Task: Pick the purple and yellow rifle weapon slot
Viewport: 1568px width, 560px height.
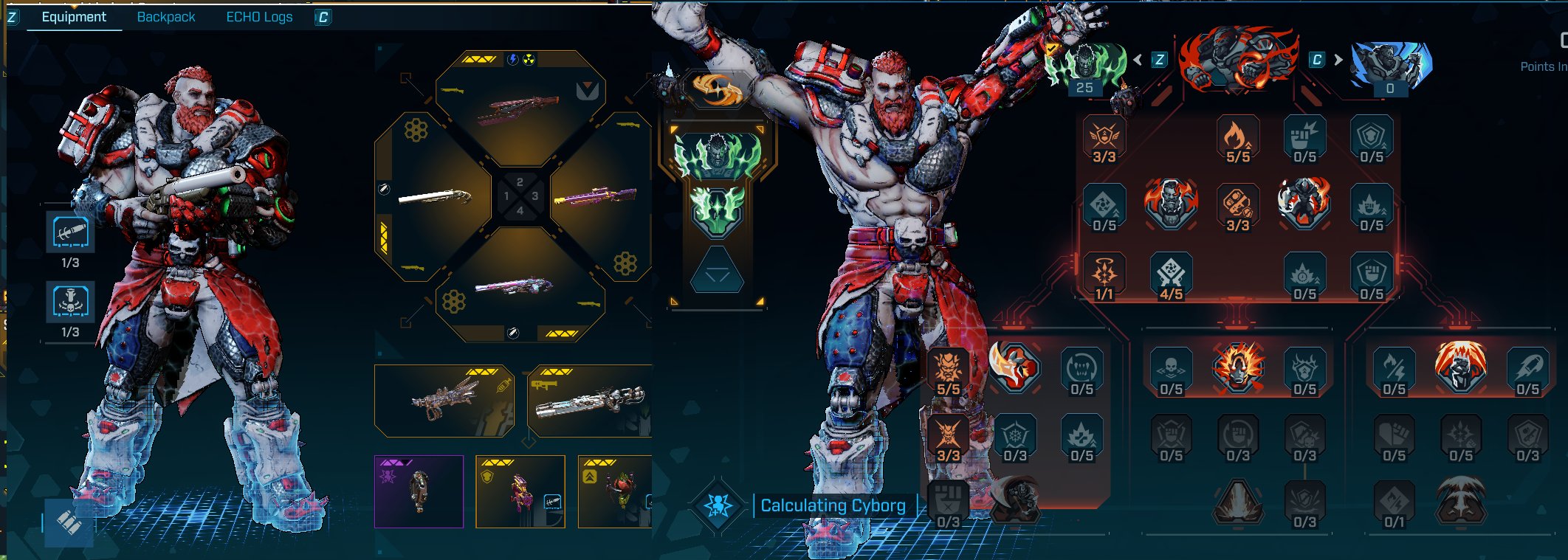Action: (x=594, y=196)
